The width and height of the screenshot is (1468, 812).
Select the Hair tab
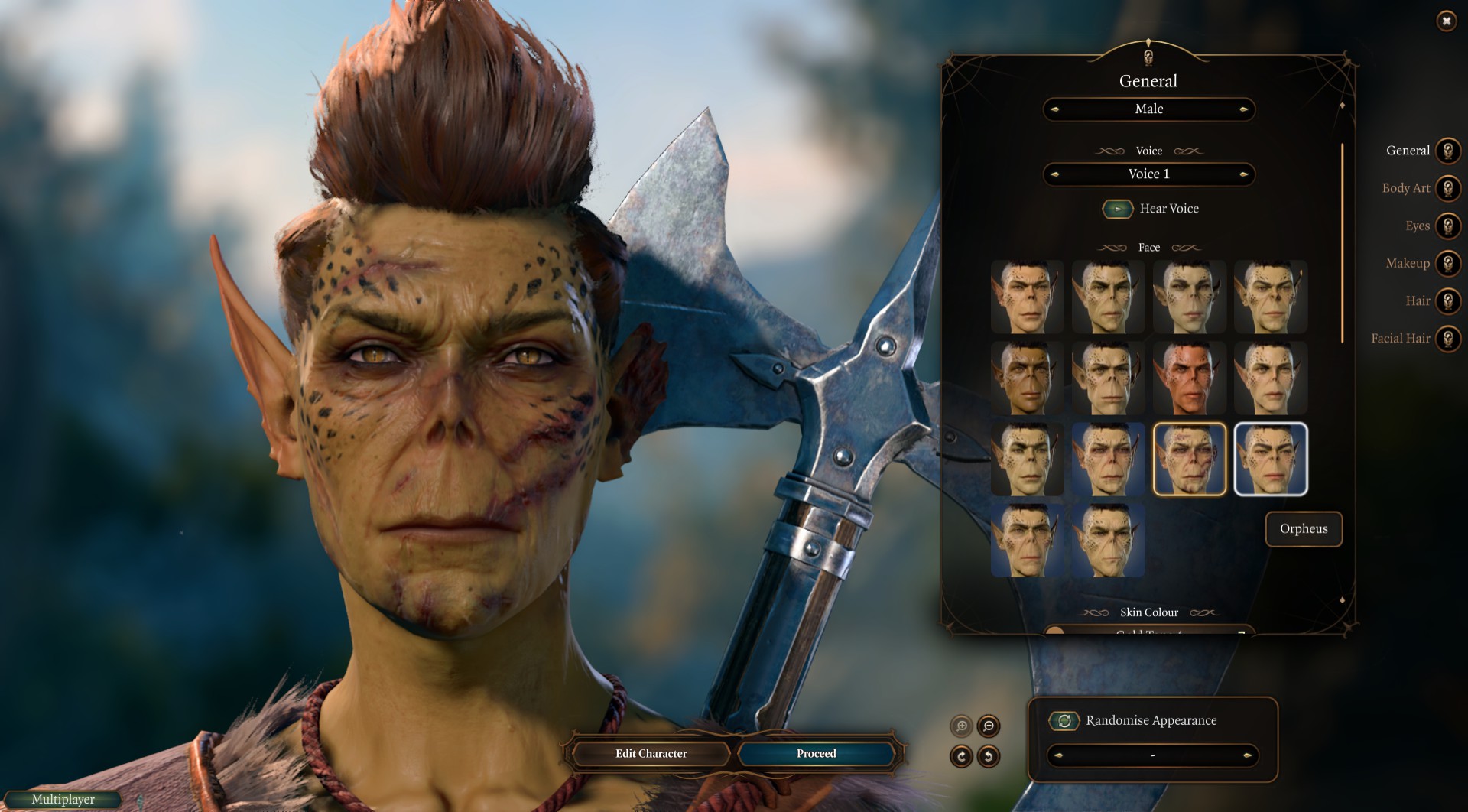click(x=1447, y=300)
